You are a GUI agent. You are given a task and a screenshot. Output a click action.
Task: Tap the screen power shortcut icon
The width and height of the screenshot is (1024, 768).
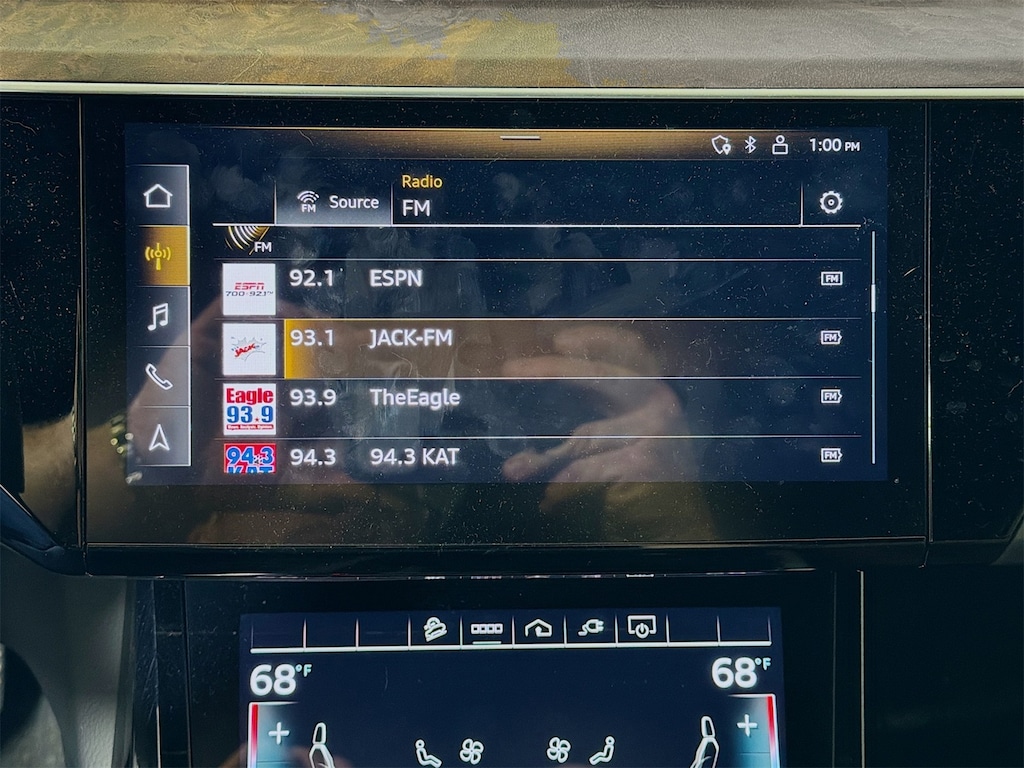point(641,628)
